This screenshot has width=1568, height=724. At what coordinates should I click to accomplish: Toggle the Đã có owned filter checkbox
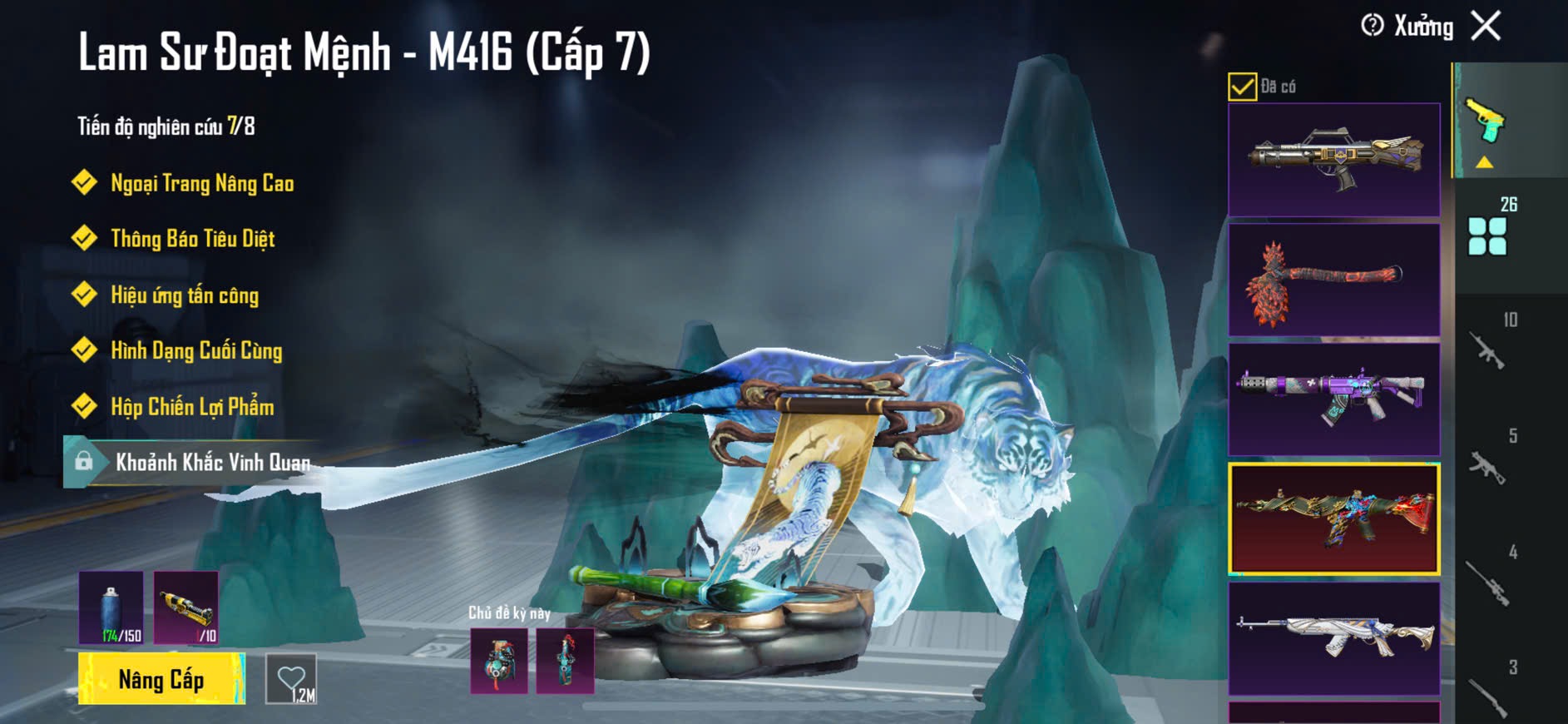[1242, 87]
